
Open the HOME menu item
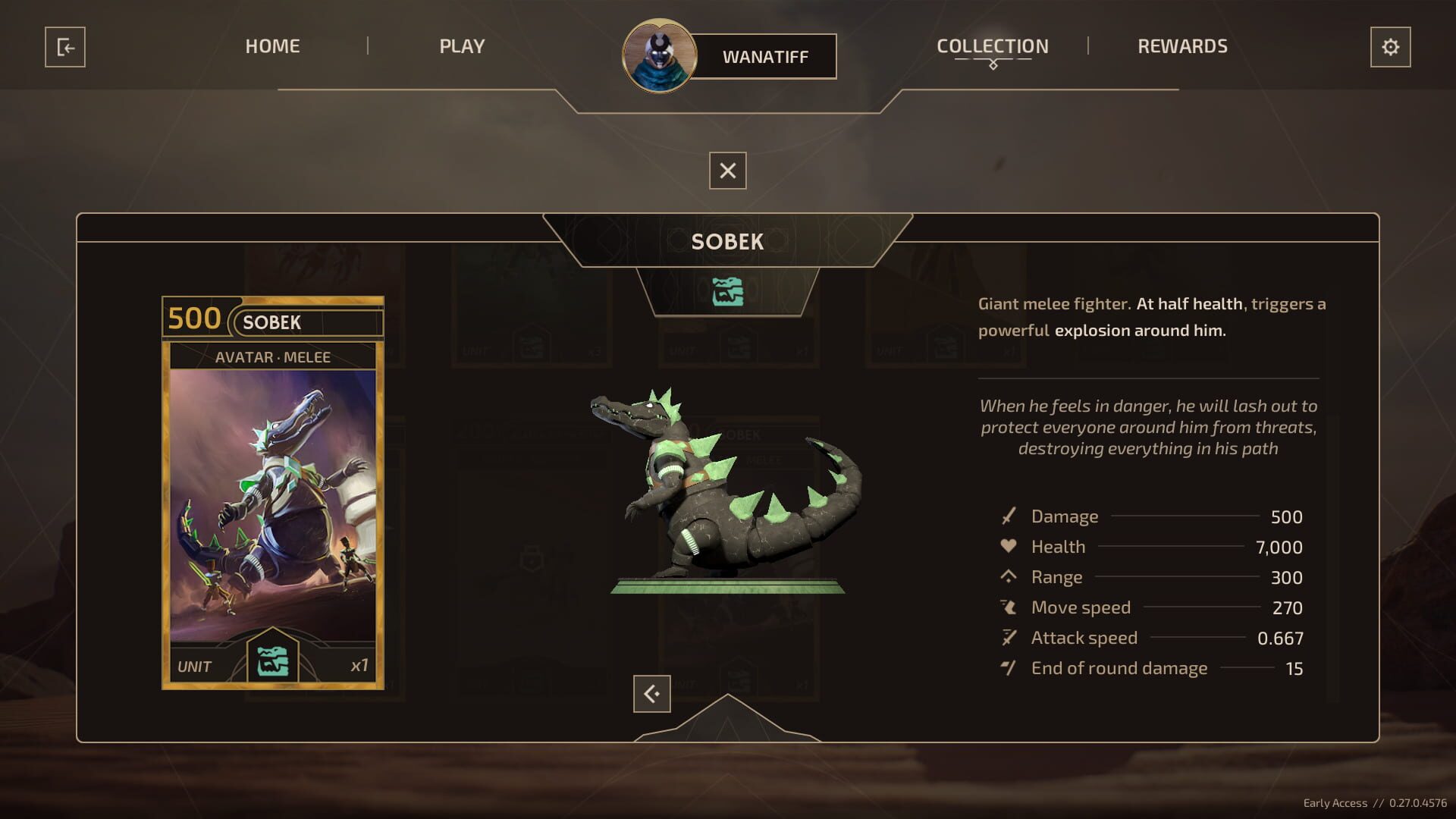pyautogui.click(x=272, y=46)
